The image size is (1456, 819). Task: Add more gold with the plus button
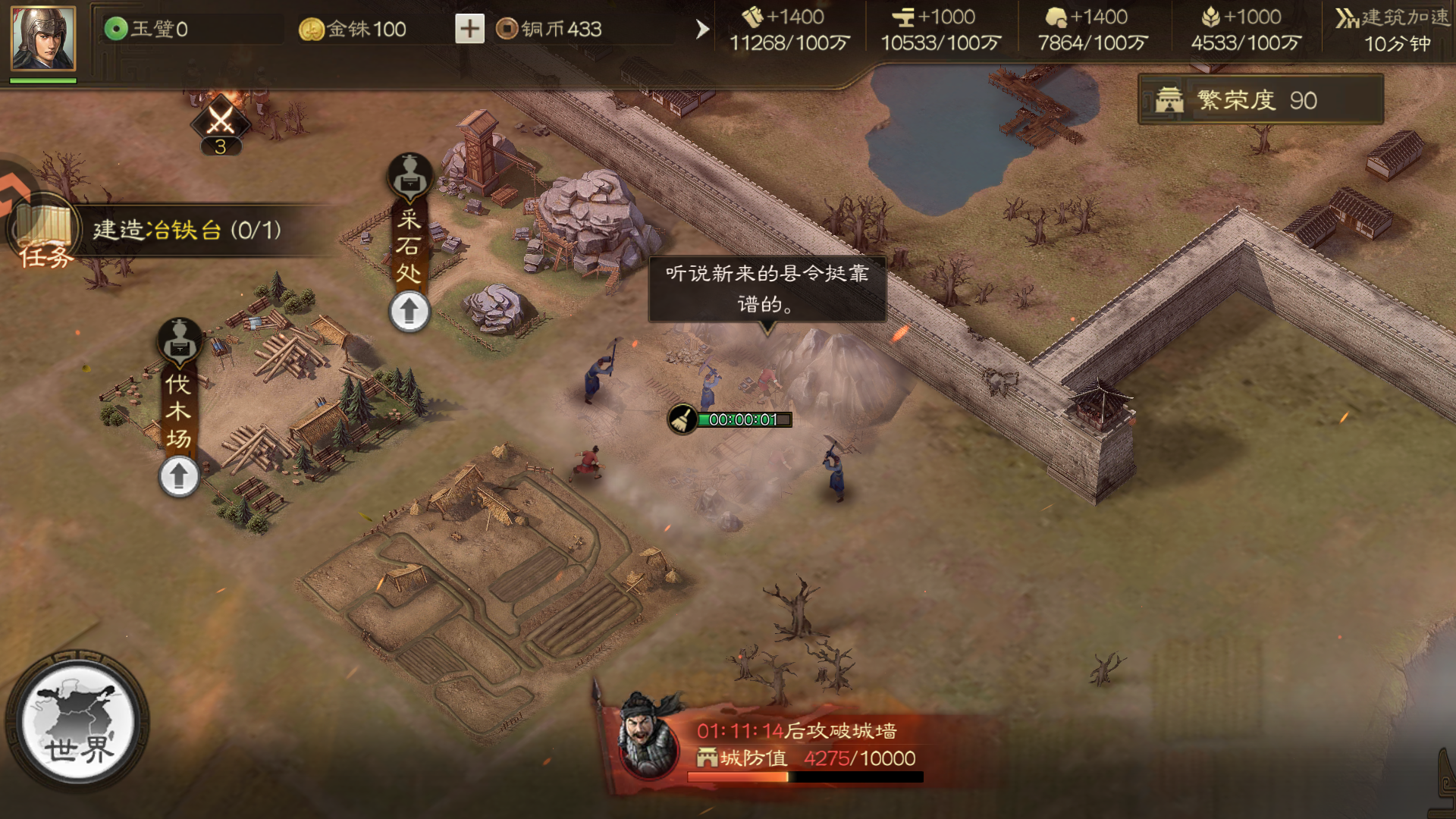point(469,29)
